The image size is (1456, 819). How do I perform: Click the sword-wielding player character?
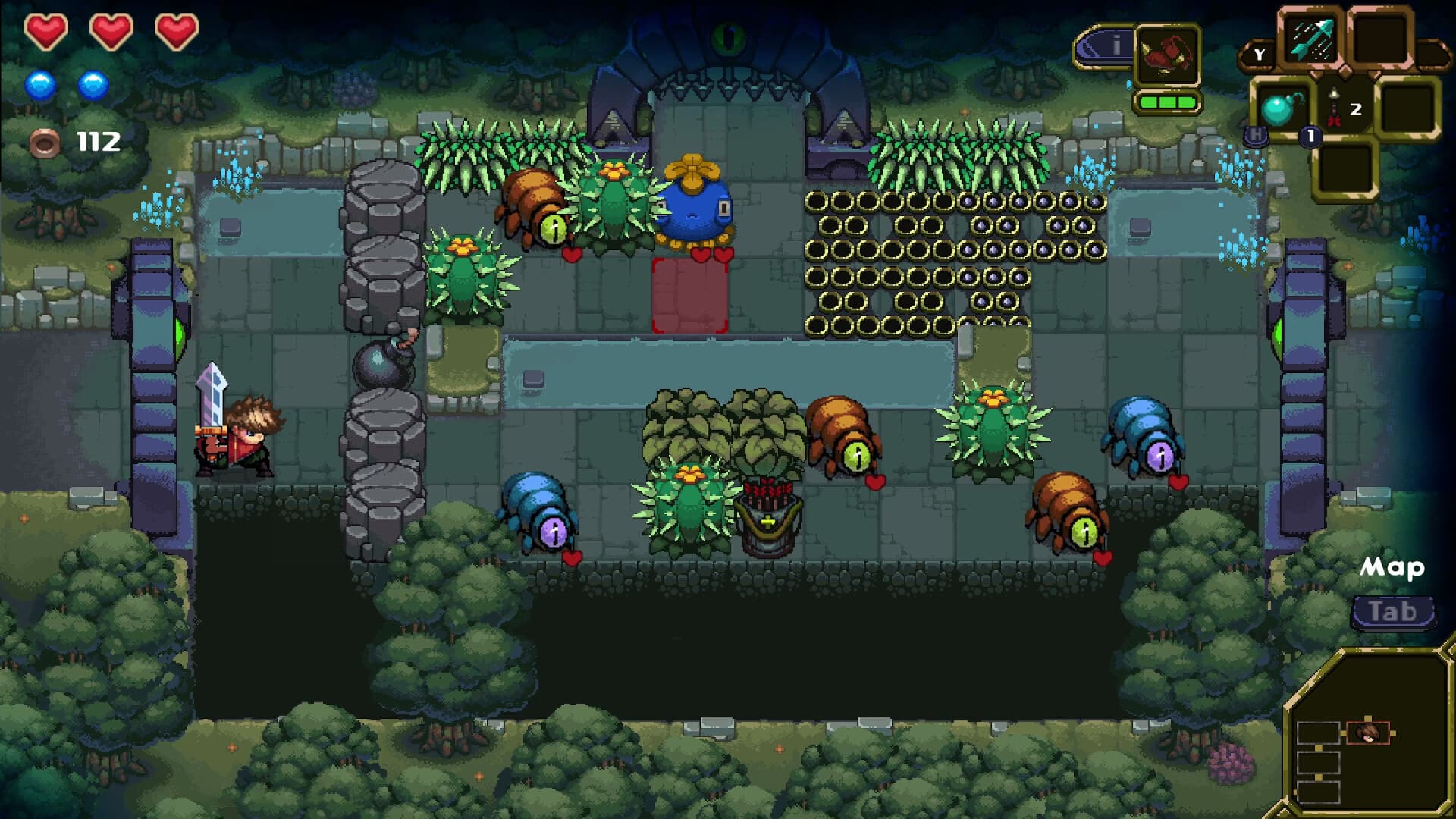click(x=235, y=432)
